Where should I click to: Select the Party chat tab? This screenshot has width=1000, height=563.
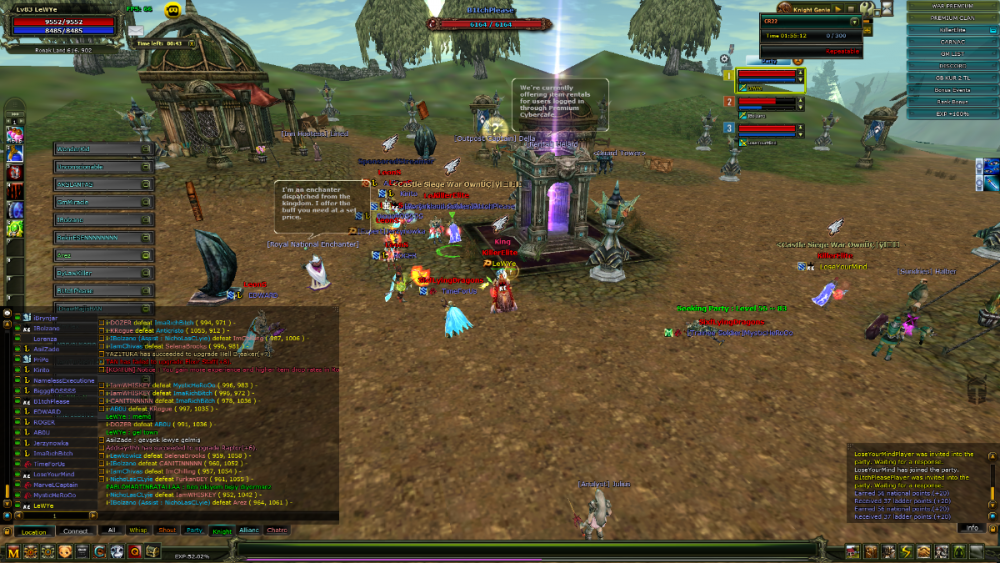pyautogui.click(x=194, y=530)
